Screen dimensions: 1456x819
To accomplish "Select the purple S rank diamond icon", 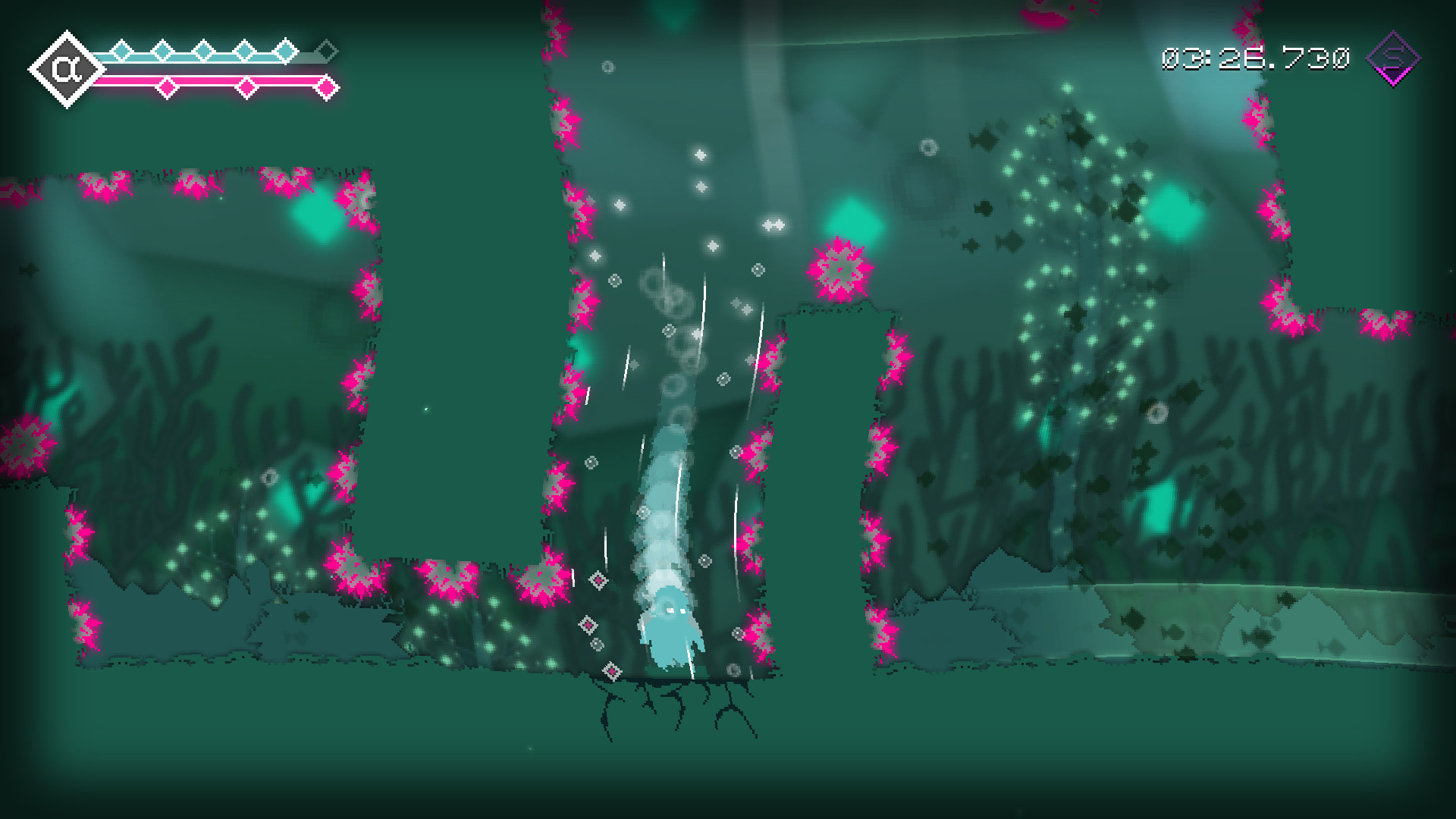I will point(1394,58).
